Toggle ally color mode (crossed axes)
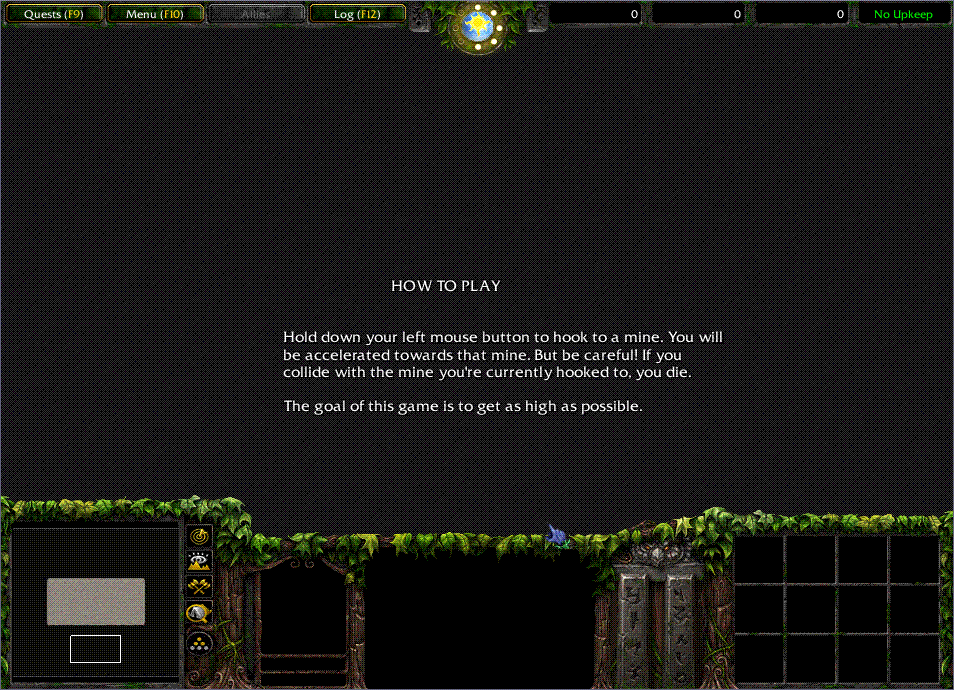954x690 pixels. coord(199,588)
